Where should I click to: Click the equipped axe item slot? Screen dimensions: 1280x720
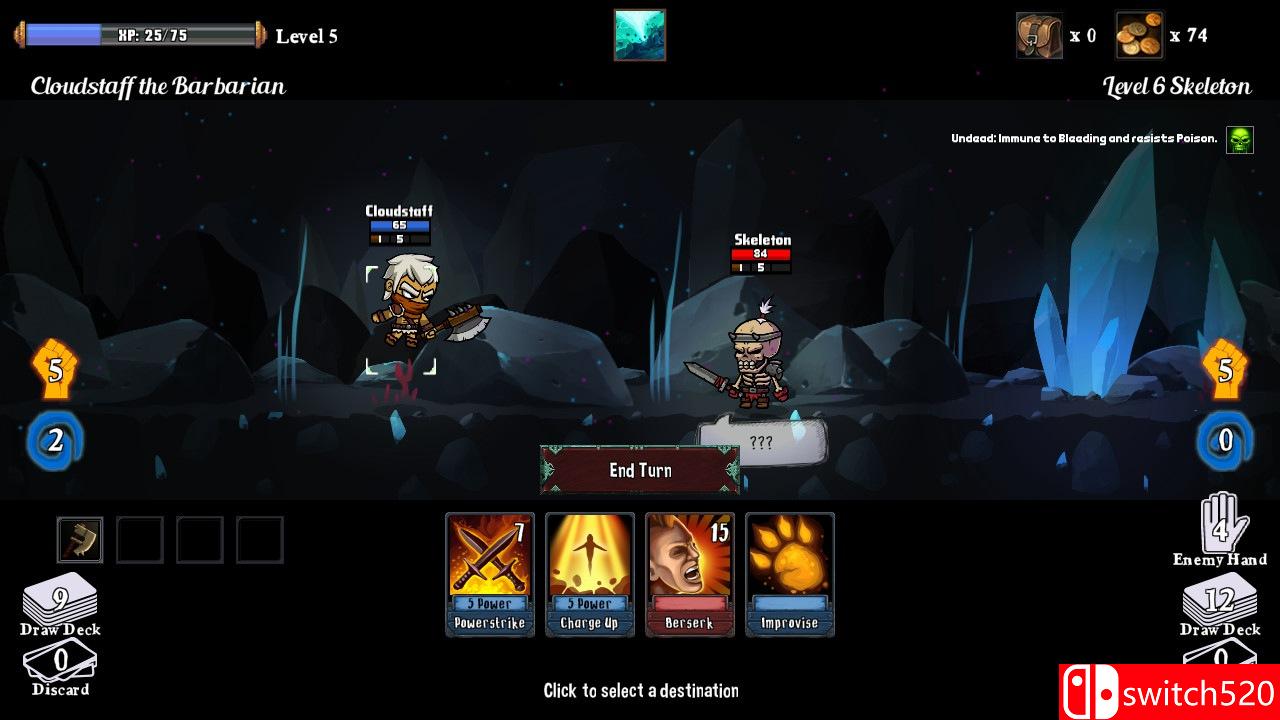(80, 540)
